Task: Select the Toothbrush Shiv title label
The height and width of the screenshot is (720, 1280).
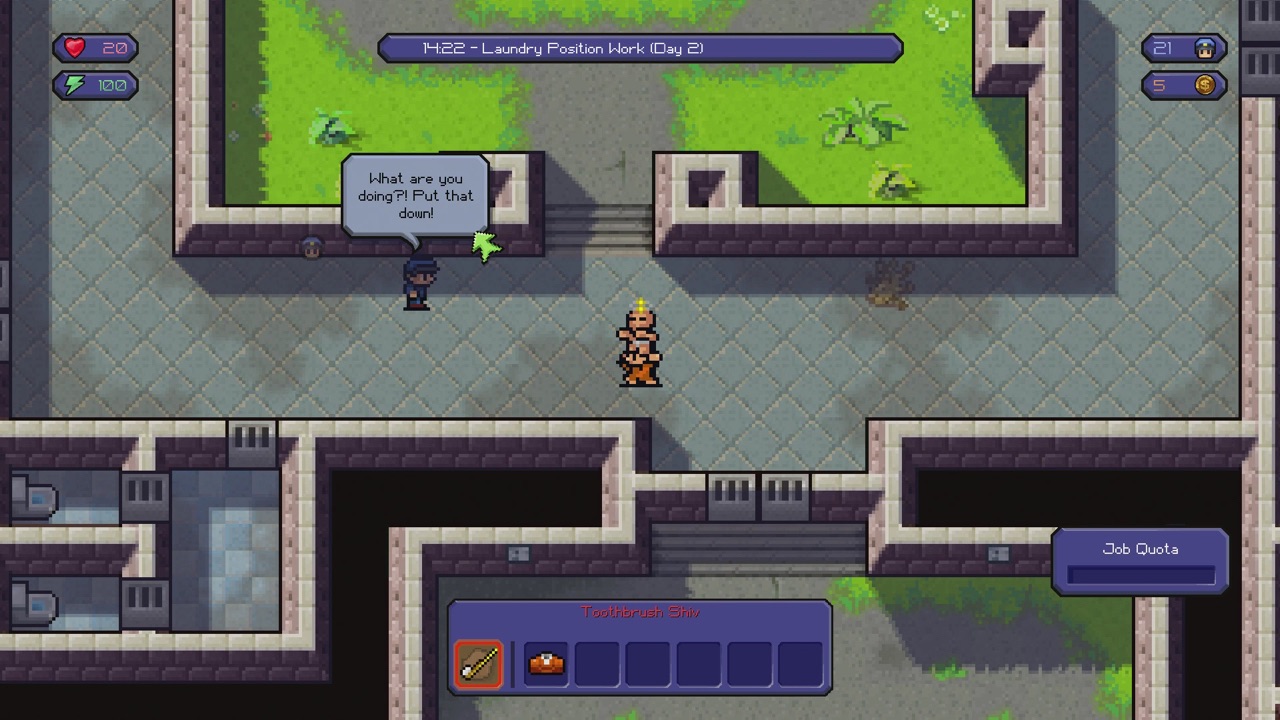Action: pos(640,612)
